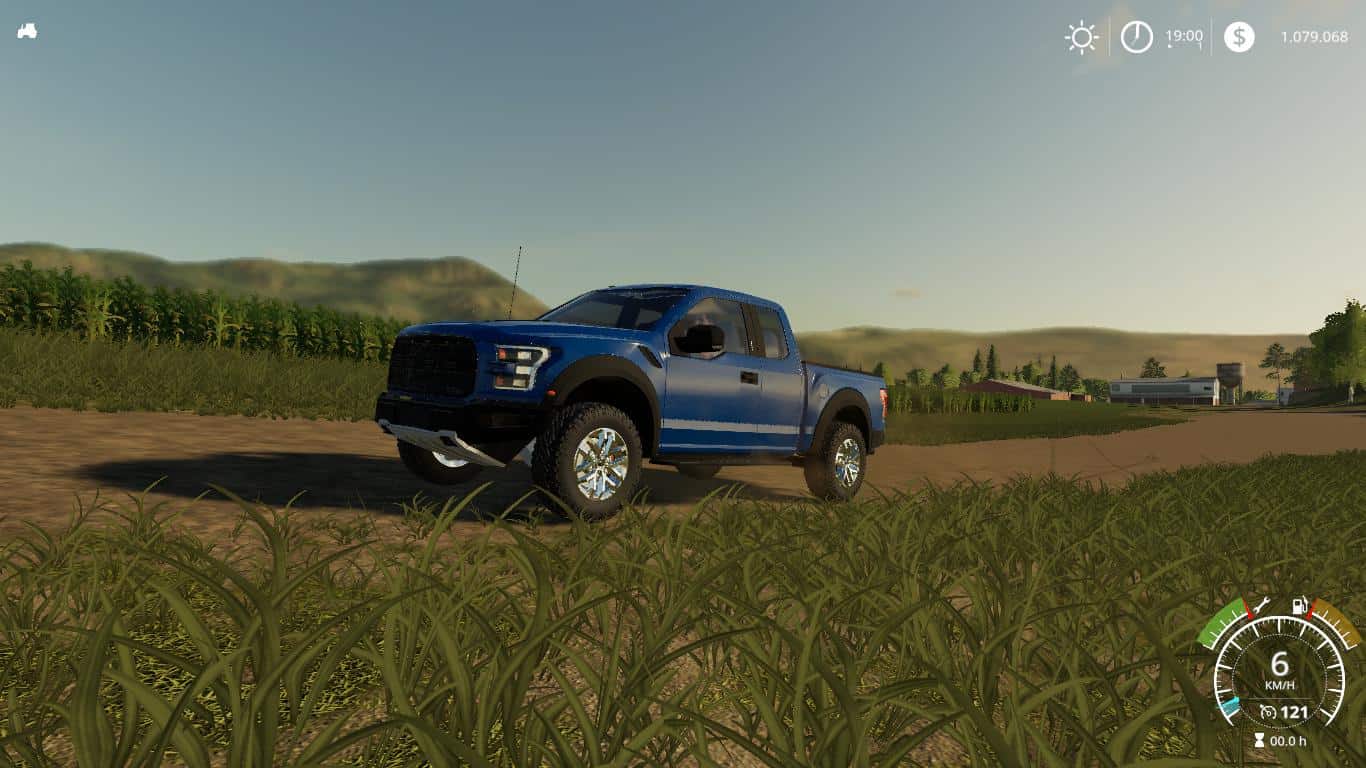This screenshot has height=768, width=1366.
Task: Click the red needle on the damage gauge
Action: 1248,613
